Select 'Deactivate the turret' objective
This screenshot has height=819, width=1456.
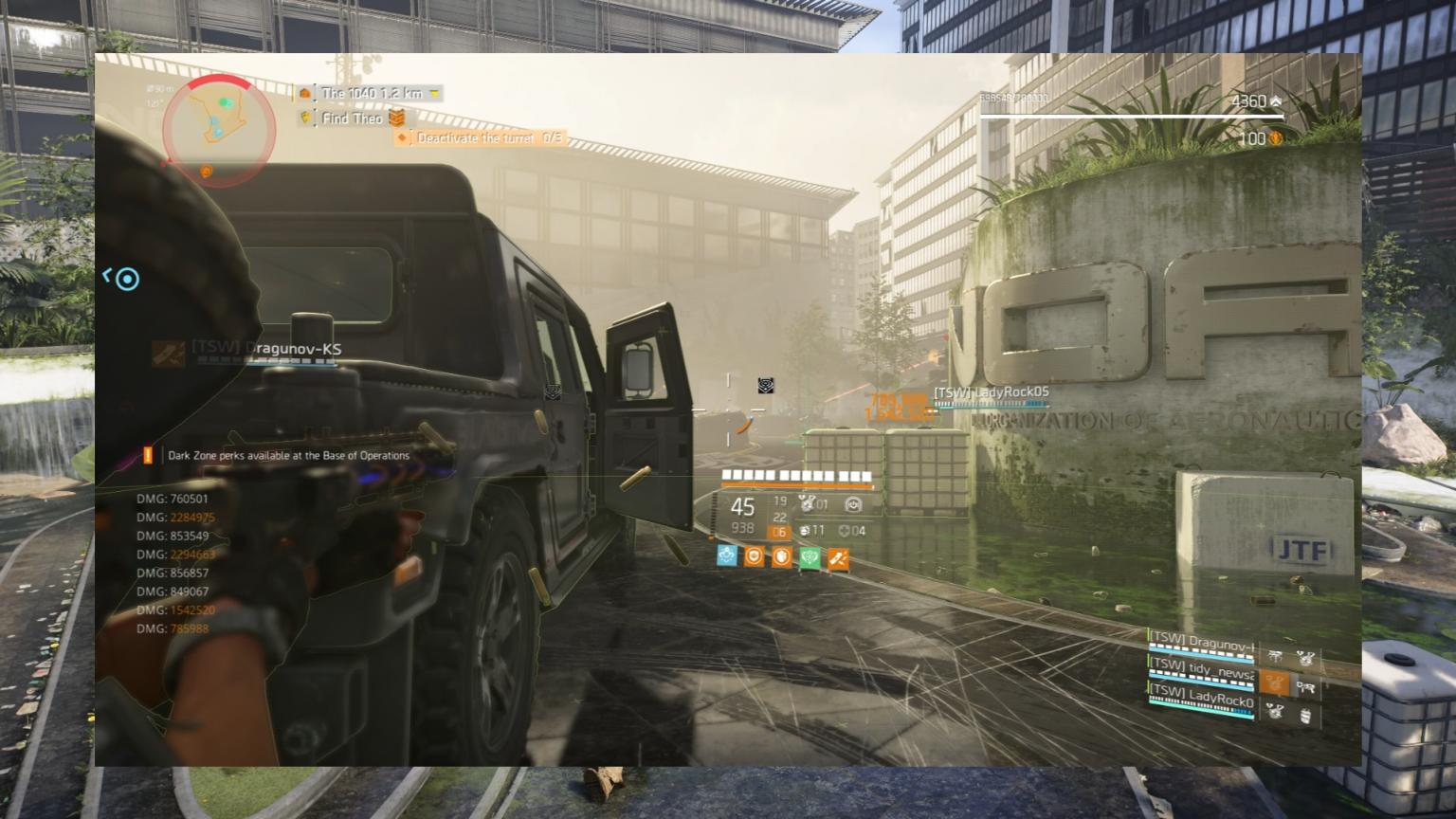[x=482, y=138]
